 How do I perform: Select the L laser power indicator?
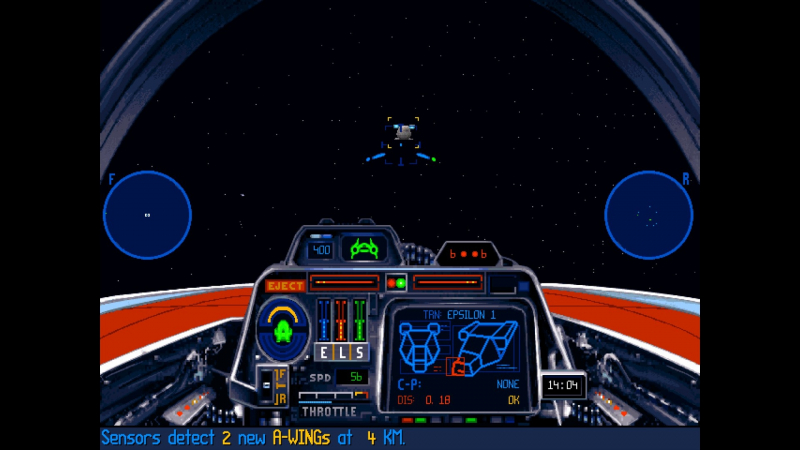[341, 351]
